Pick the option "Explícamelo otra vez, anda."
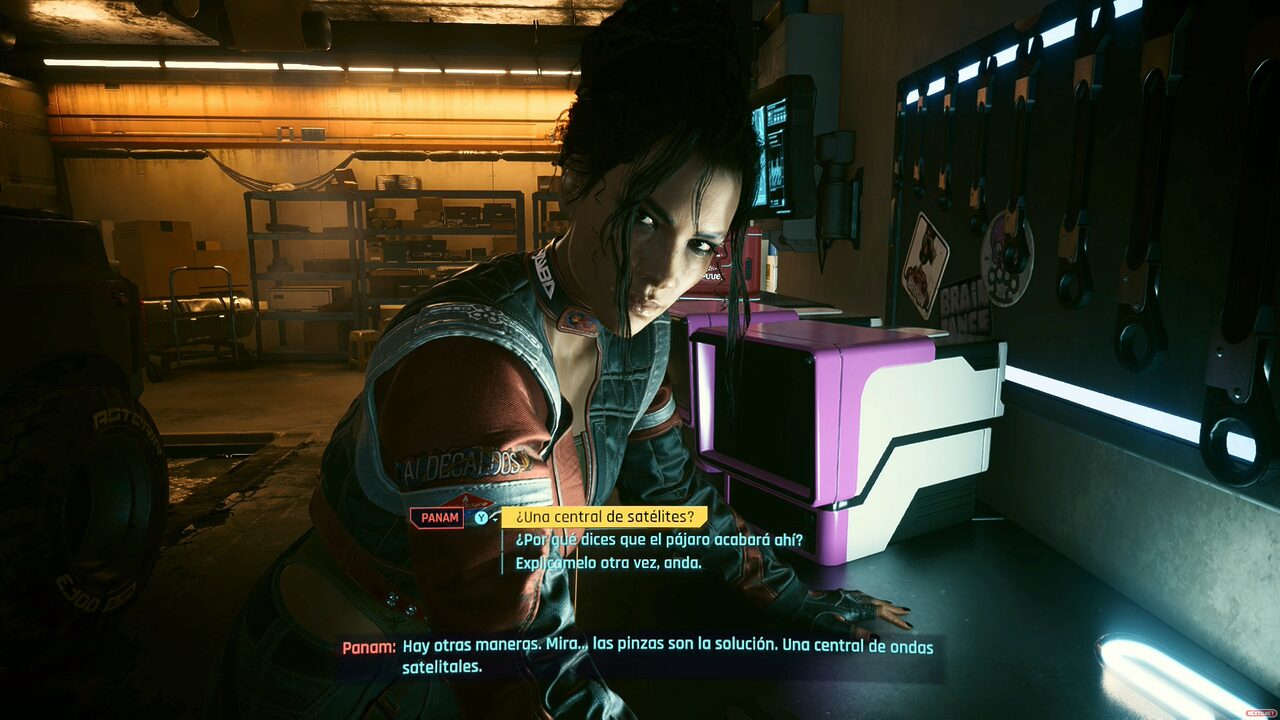This screenshot has width=1280, height=720. [608, 563]
